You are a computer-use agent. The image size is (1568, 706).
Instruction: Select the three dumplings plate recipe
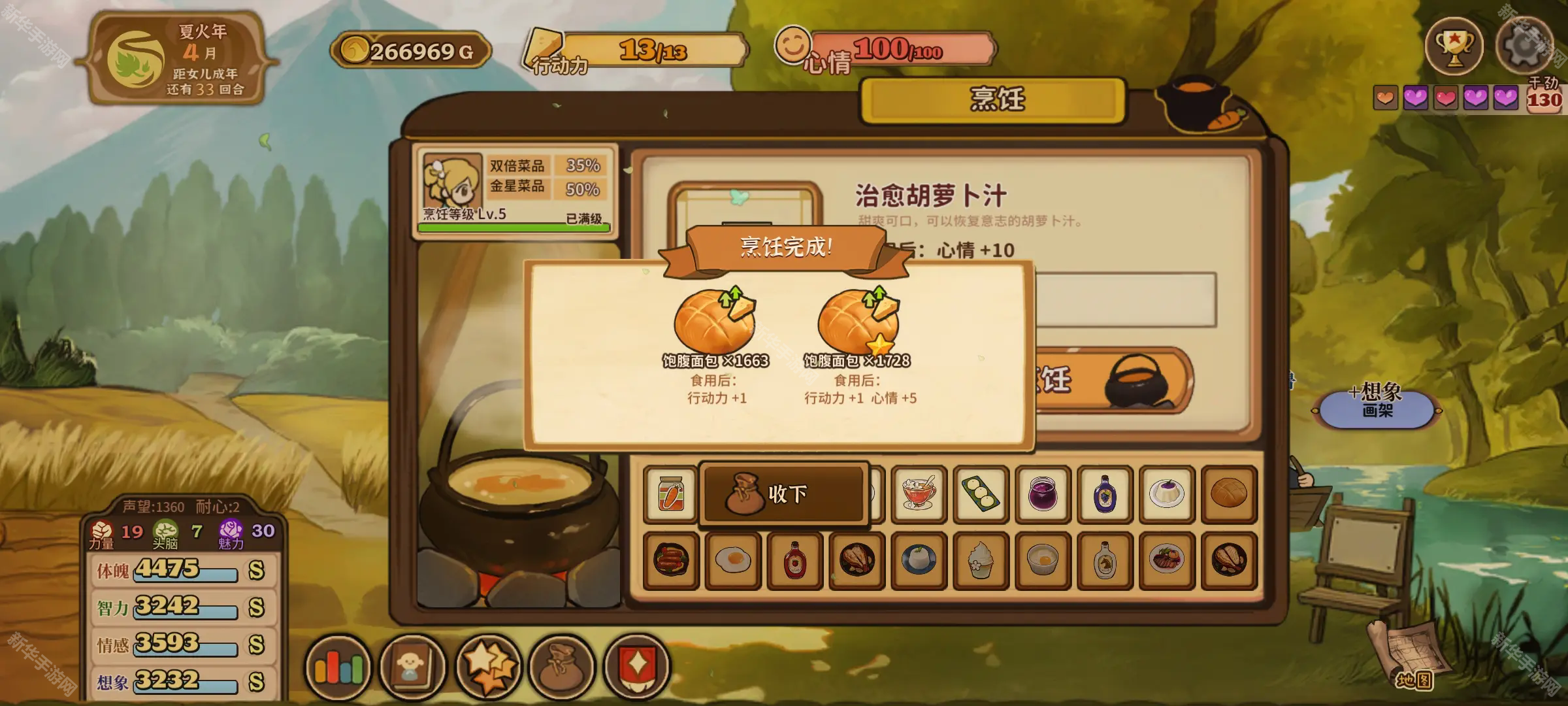pyautogui.click(x=981, y=495)
